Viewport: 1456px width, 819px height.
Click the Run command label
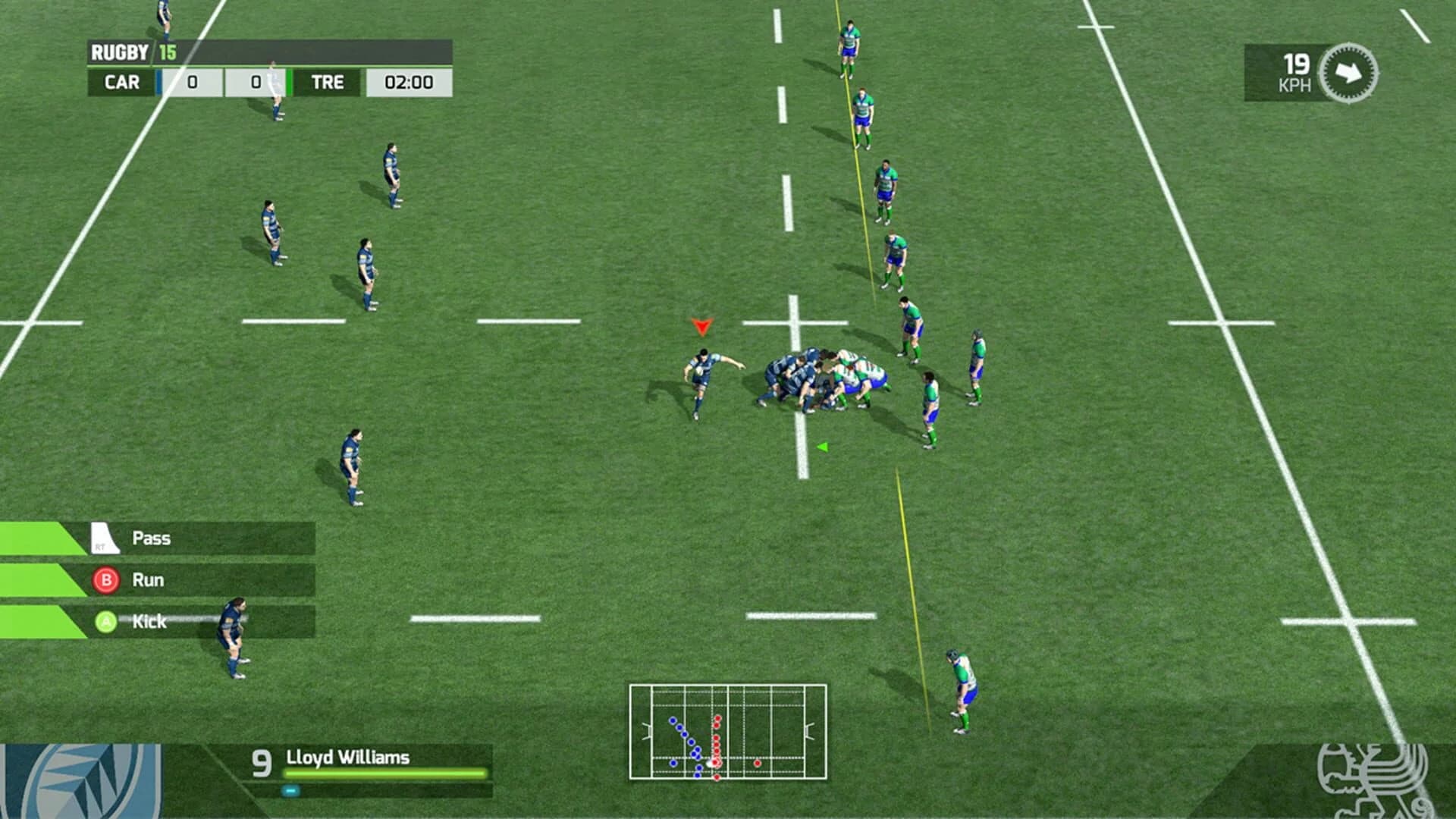149,579
